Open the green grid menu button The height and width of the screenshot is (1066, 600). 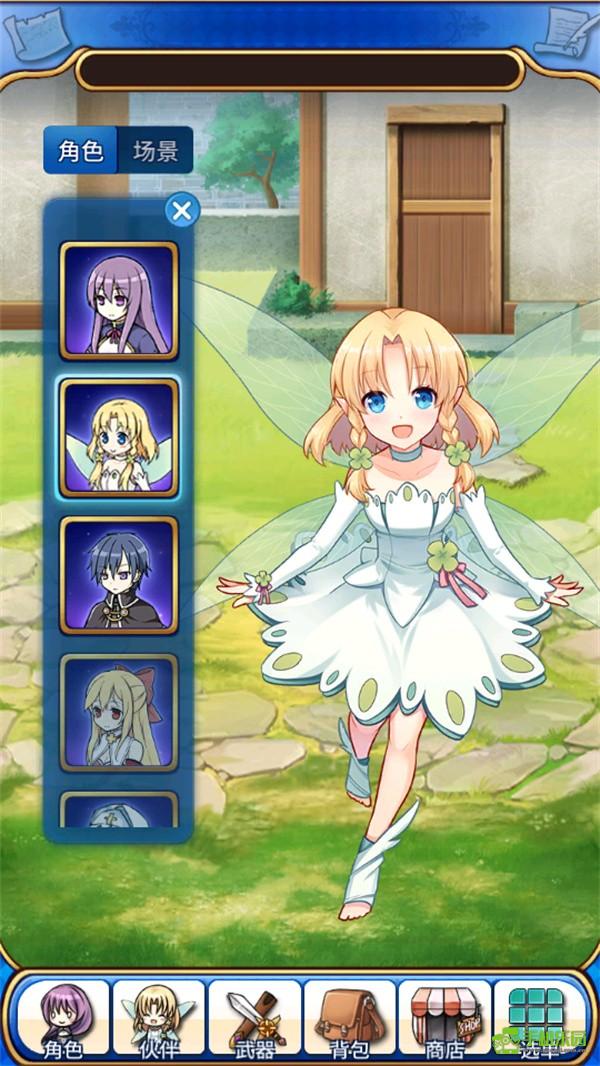tap(538, 1020)
